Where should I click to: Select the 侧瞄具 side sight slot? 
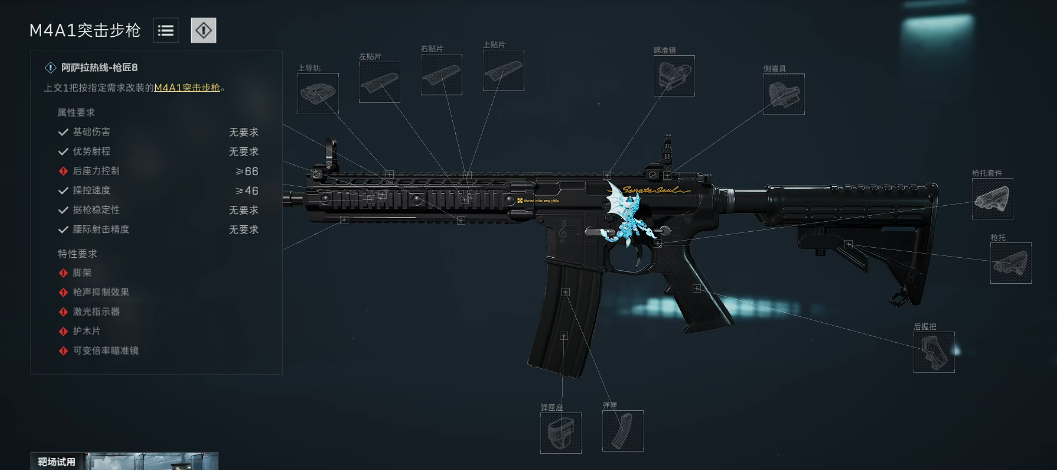click(x=783, y=94)
